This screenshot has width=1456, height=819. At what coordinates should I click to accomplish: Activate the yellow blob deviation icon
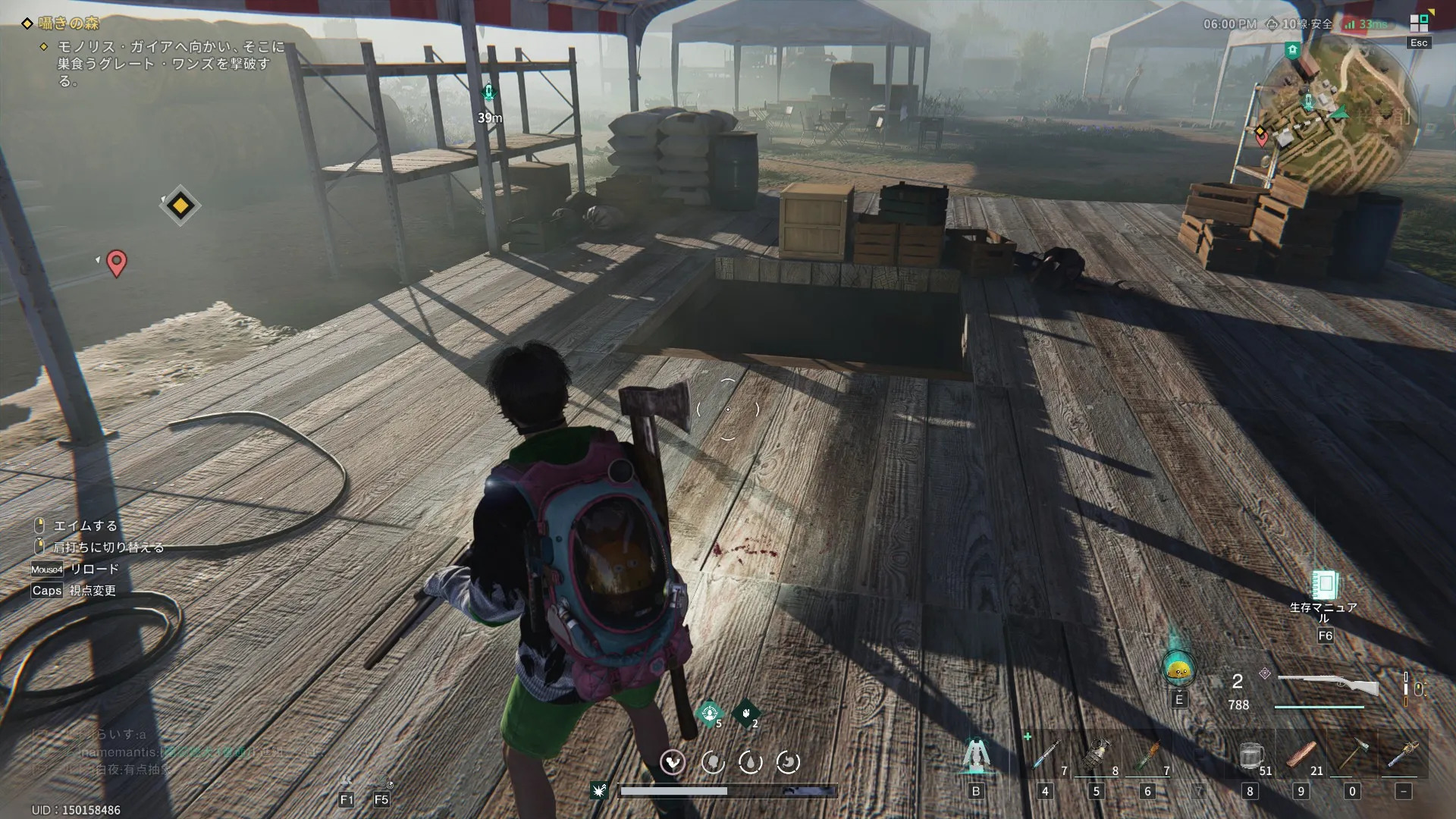click(1178, 669)
